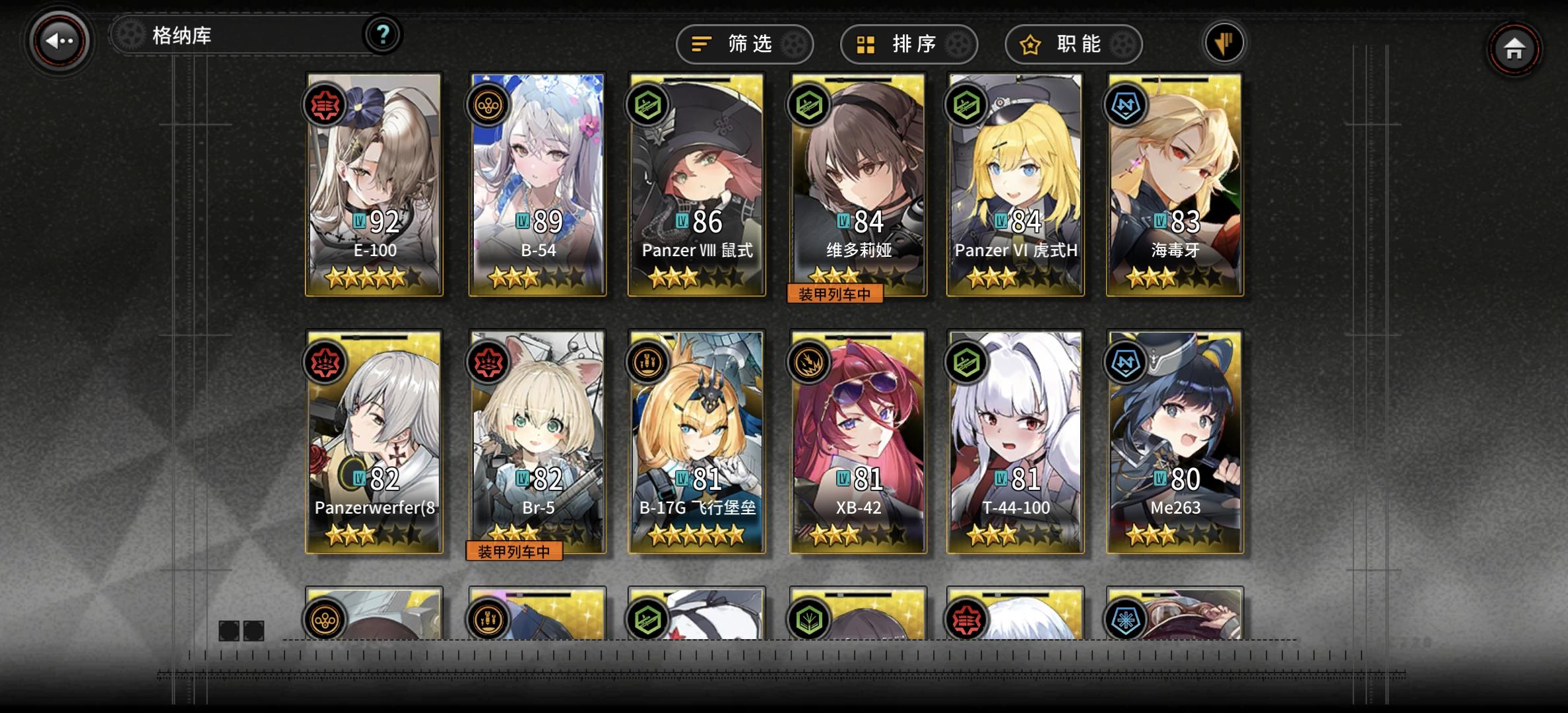Image resolution: width=1568 pixels, height=713 pixels.
Task: Select the artillery class icon on E-100 card
Action: pyautogui.click(x=325, y=104)
